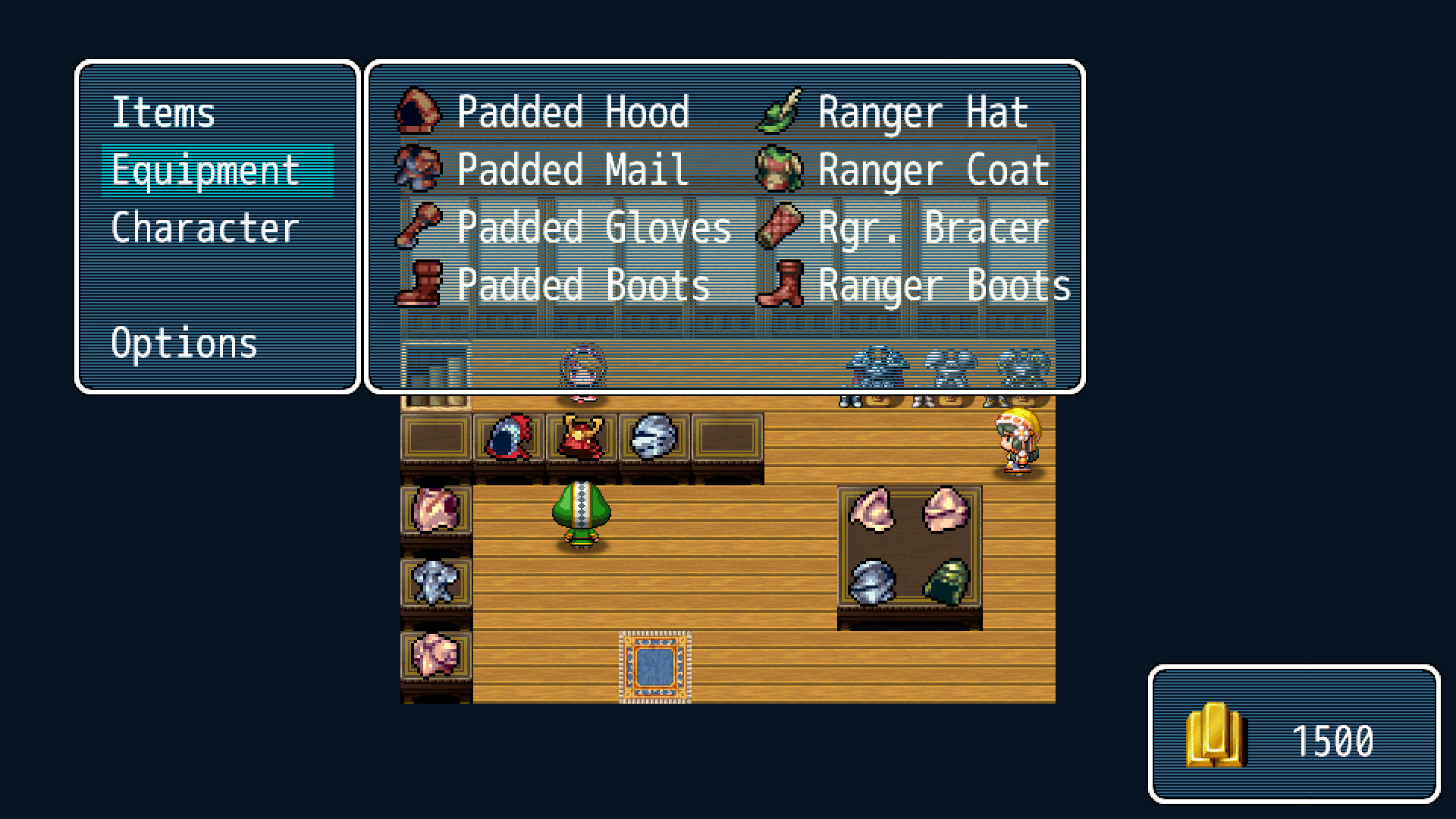Screen dimensions: 1456x819
Task: Select the Padded Gloves icon
Action: [419, 225]
